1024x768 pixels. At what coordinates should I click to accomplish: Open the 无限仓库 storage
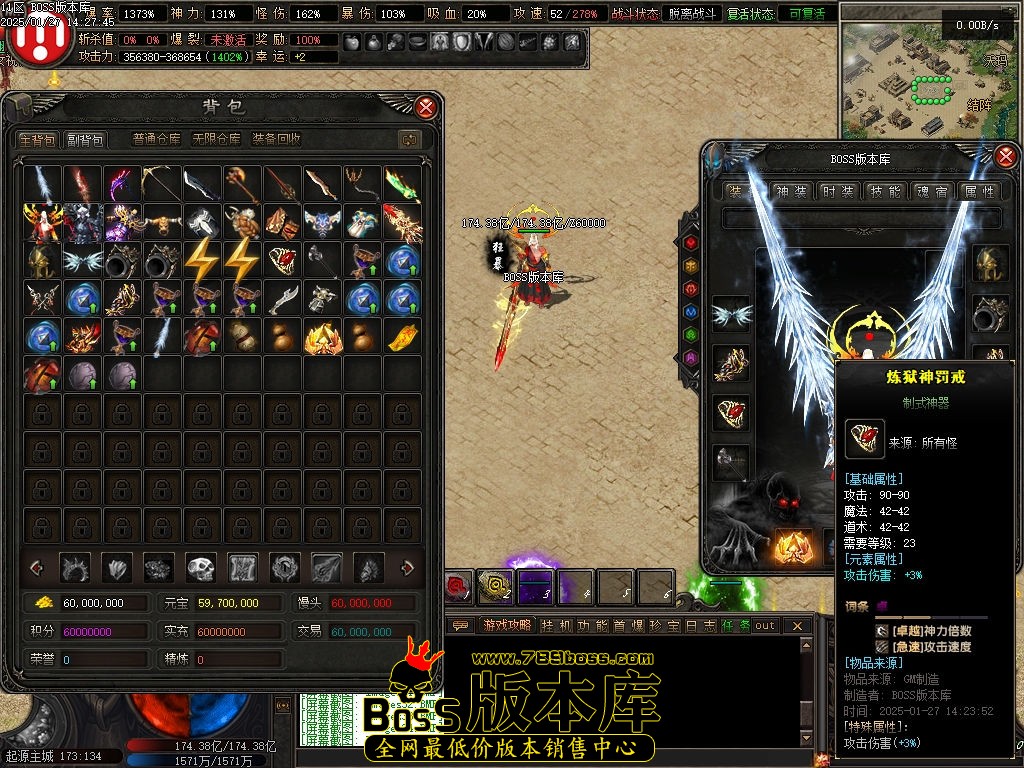tap(216, 140)
